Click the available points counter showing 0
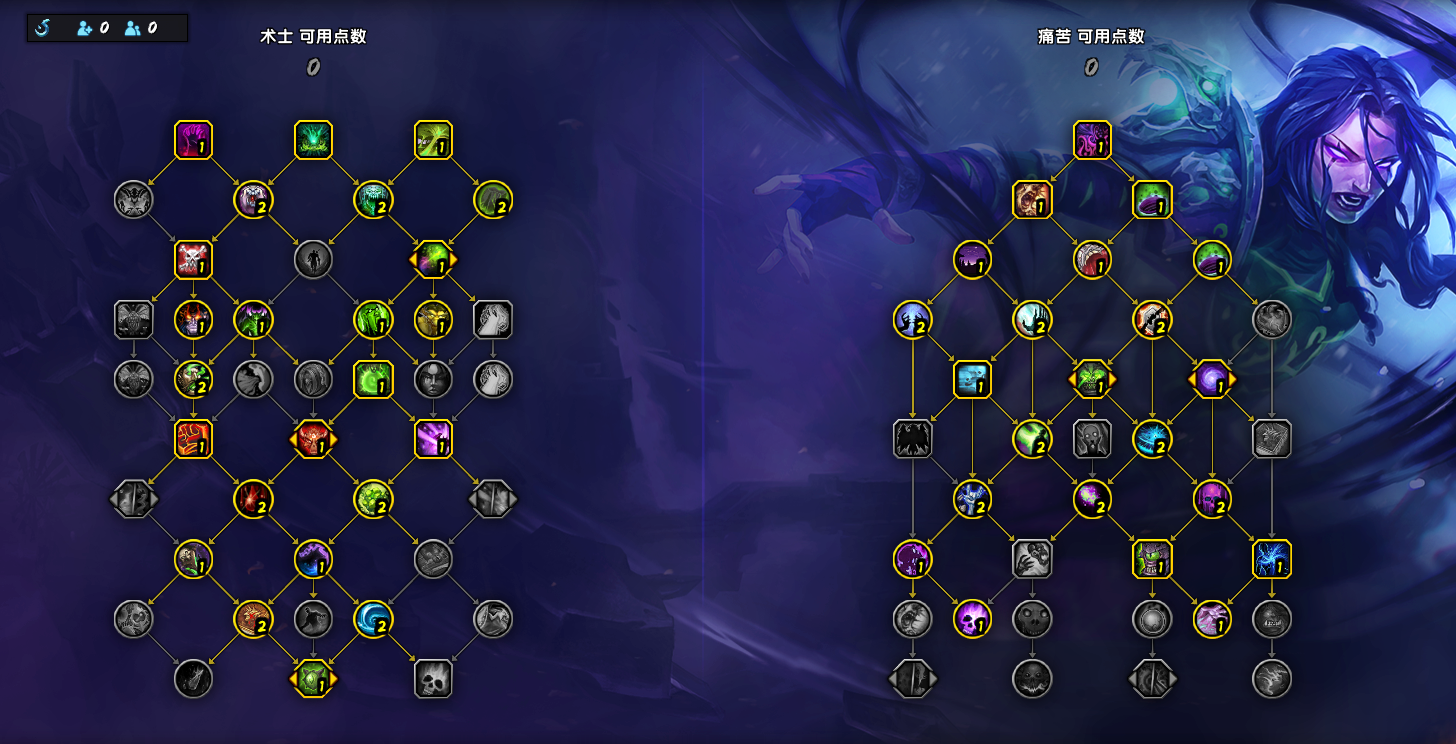The width and height of the screenshot is (1456, 744). (312, 65)
